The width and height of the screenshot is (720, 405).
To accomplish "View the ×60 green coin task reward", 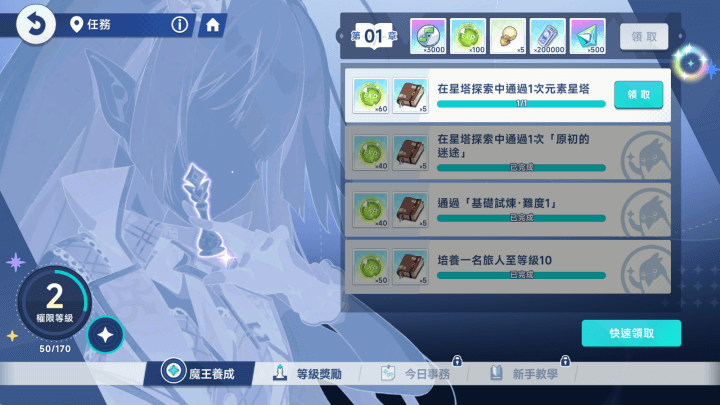I will 370,94.
